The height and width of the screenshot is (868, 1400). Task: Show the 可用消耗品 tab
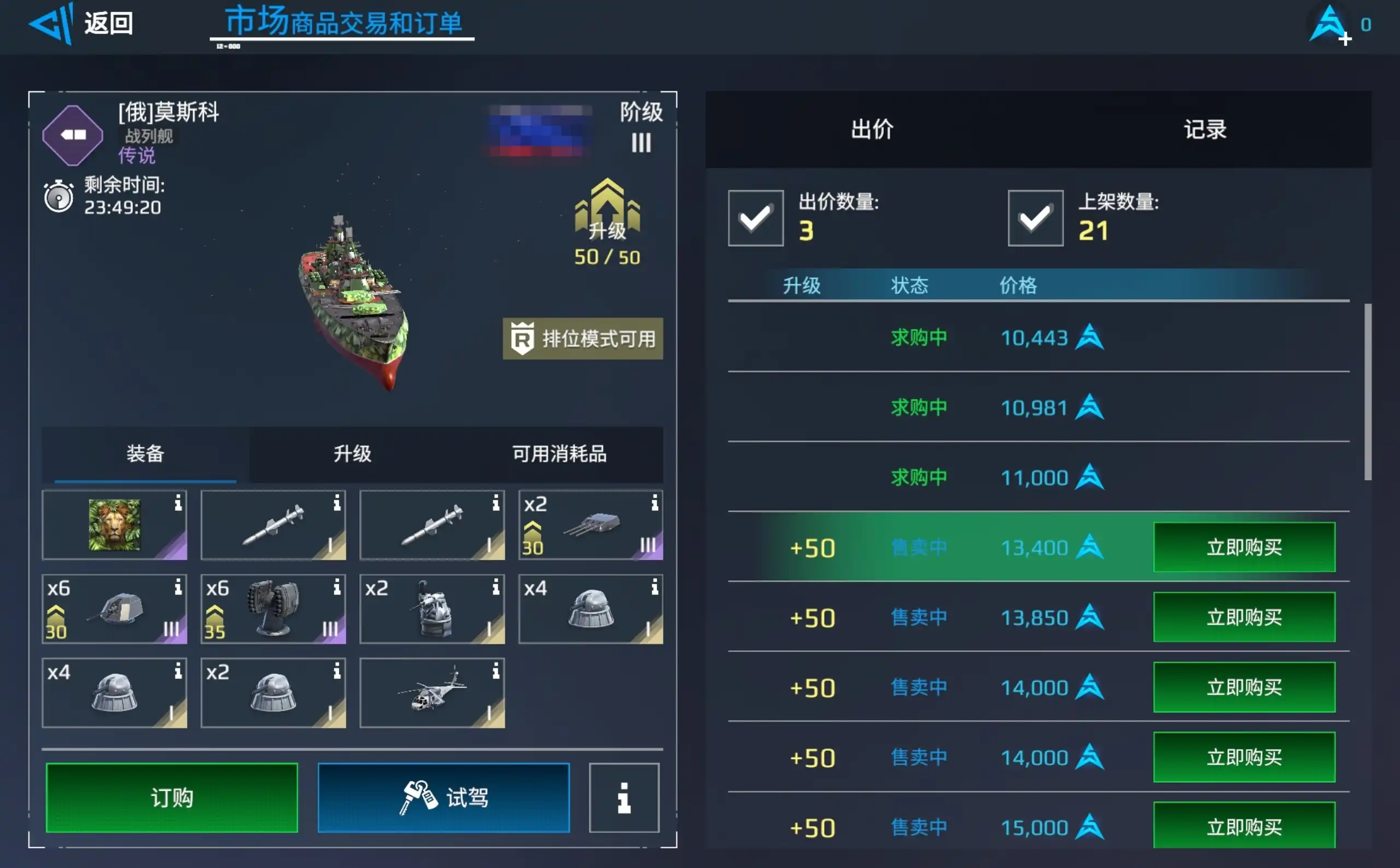pyautogui.click(x=559, y=454)
